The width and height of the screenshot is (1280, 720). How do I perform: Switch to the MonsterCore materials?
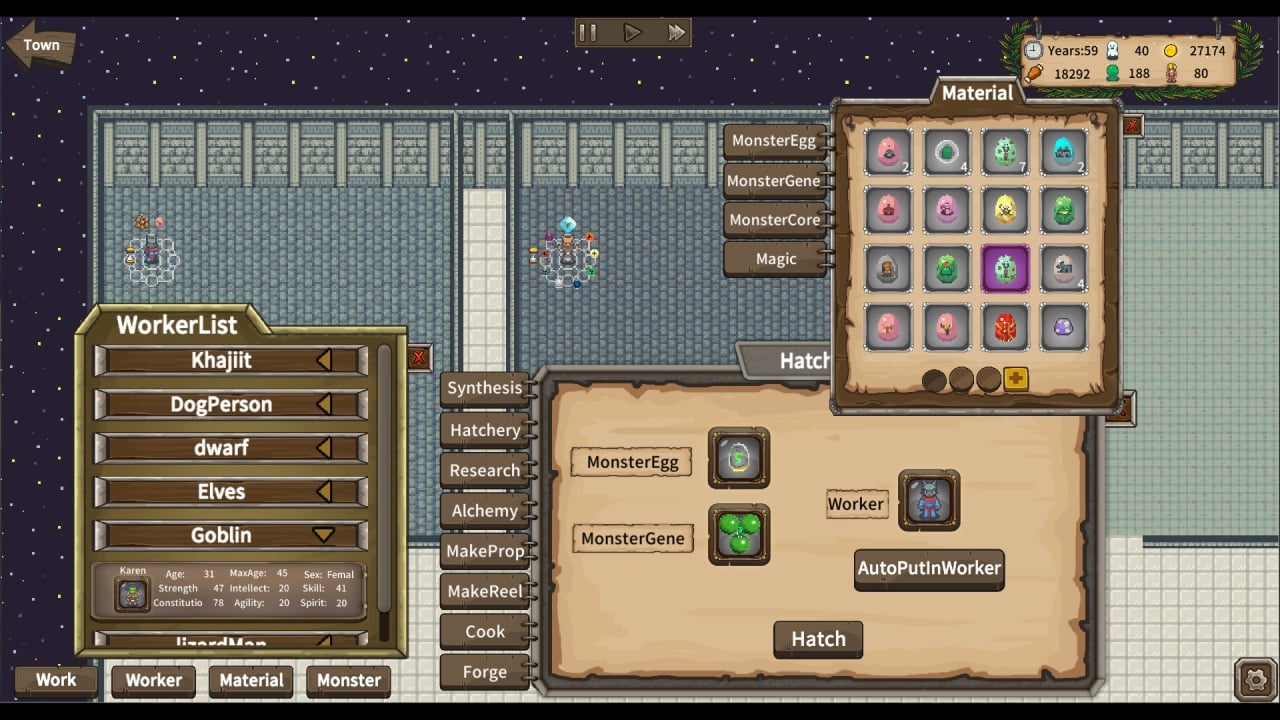point(775,220)
